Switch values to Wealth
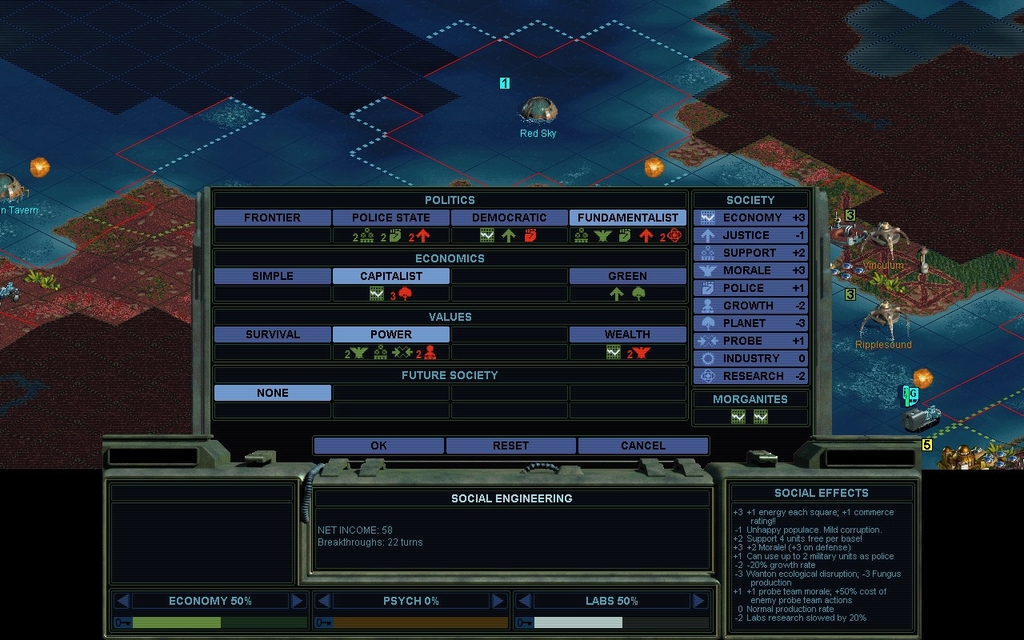 coord(628,335)
